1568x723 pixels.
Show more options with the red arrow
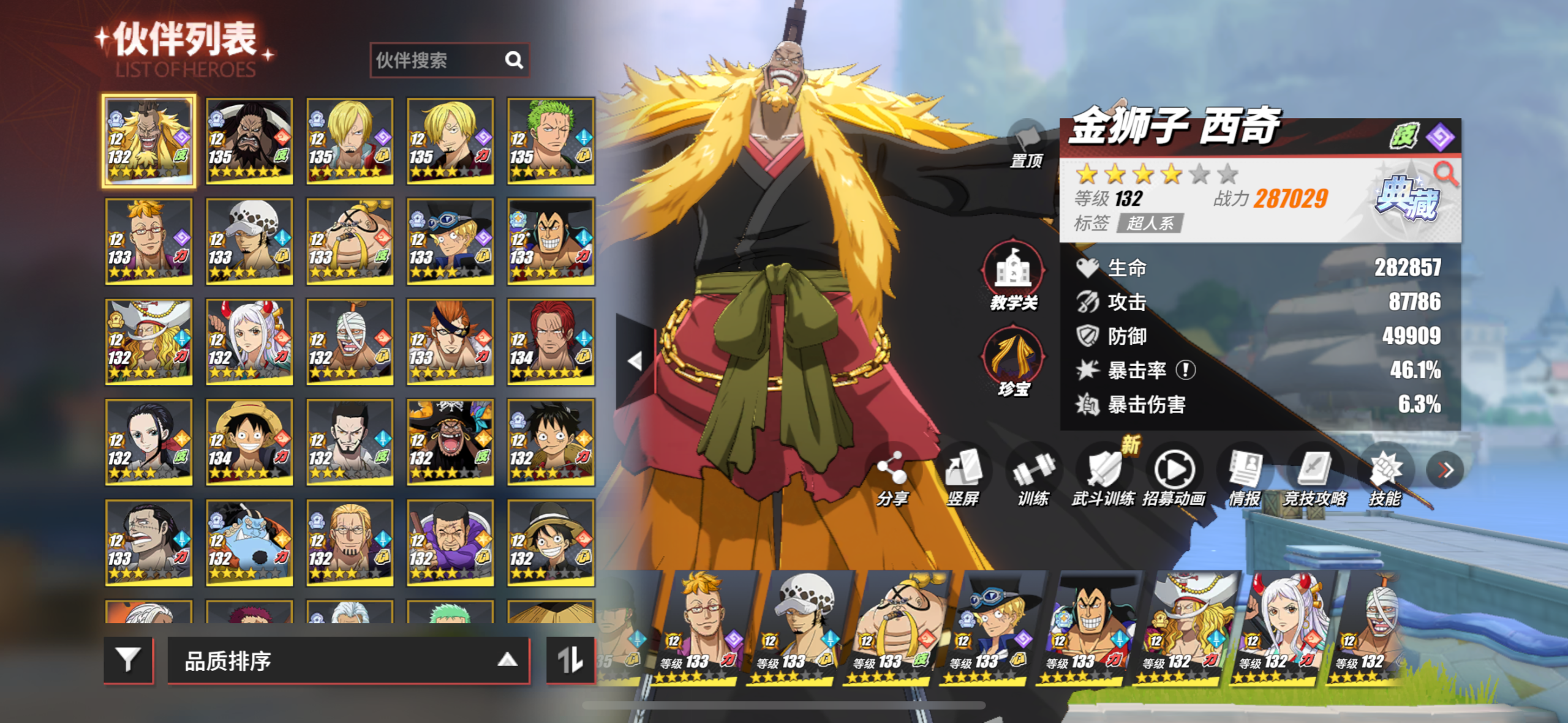(x=1445, y=470)
